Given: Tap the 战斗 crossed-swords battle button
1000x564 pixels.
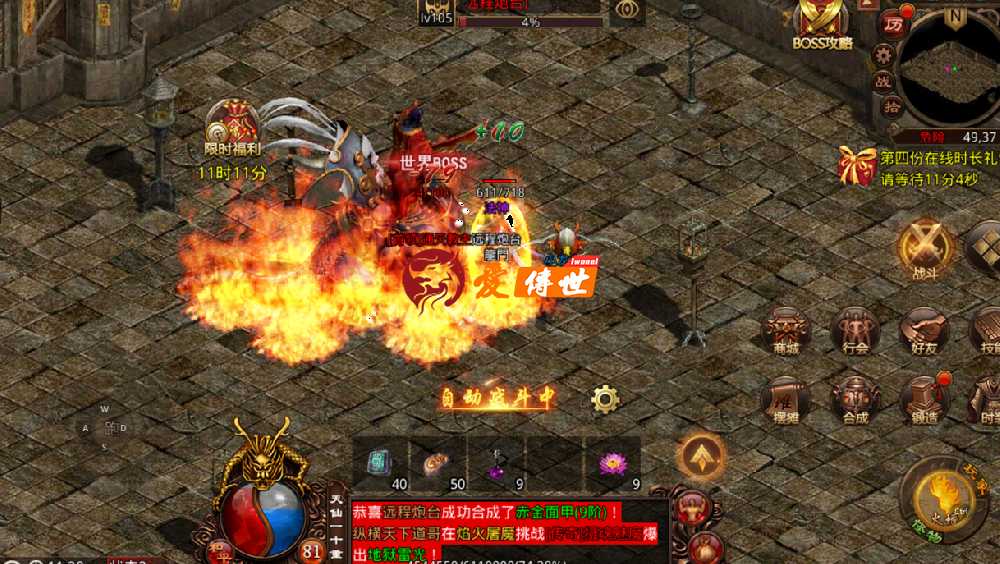Looking at the screenshot, I should (924, 247).
